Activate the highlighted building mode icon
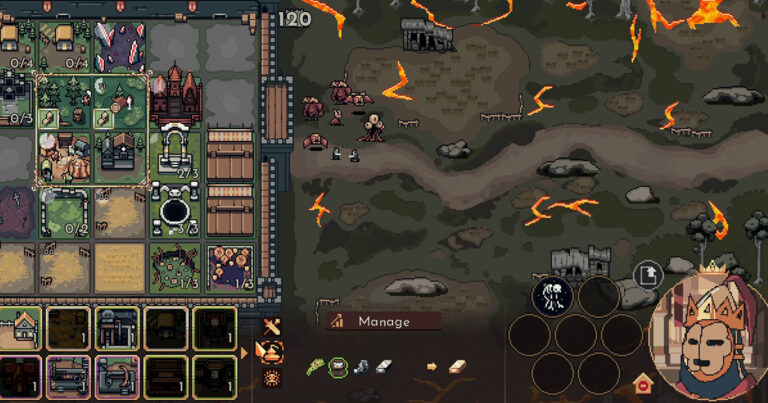The width and height of the screenshot is (768, 403). pyautogui.click(x=271, y=351)
